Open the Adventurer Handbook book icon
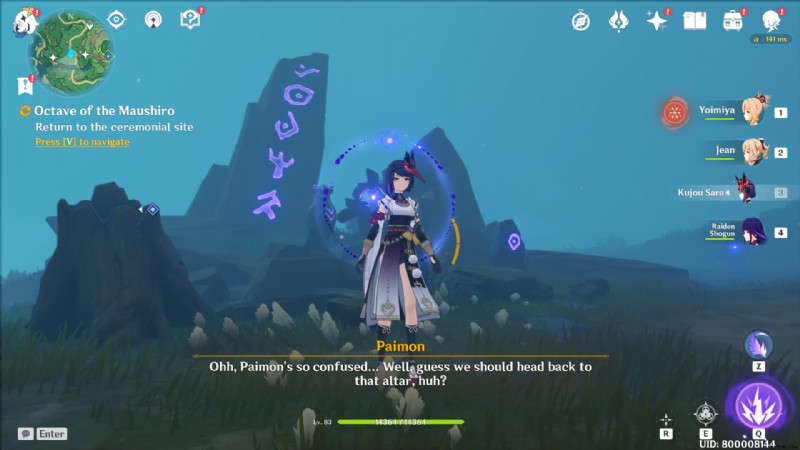The width and height of the screenshot is (800, 450). 694,20
